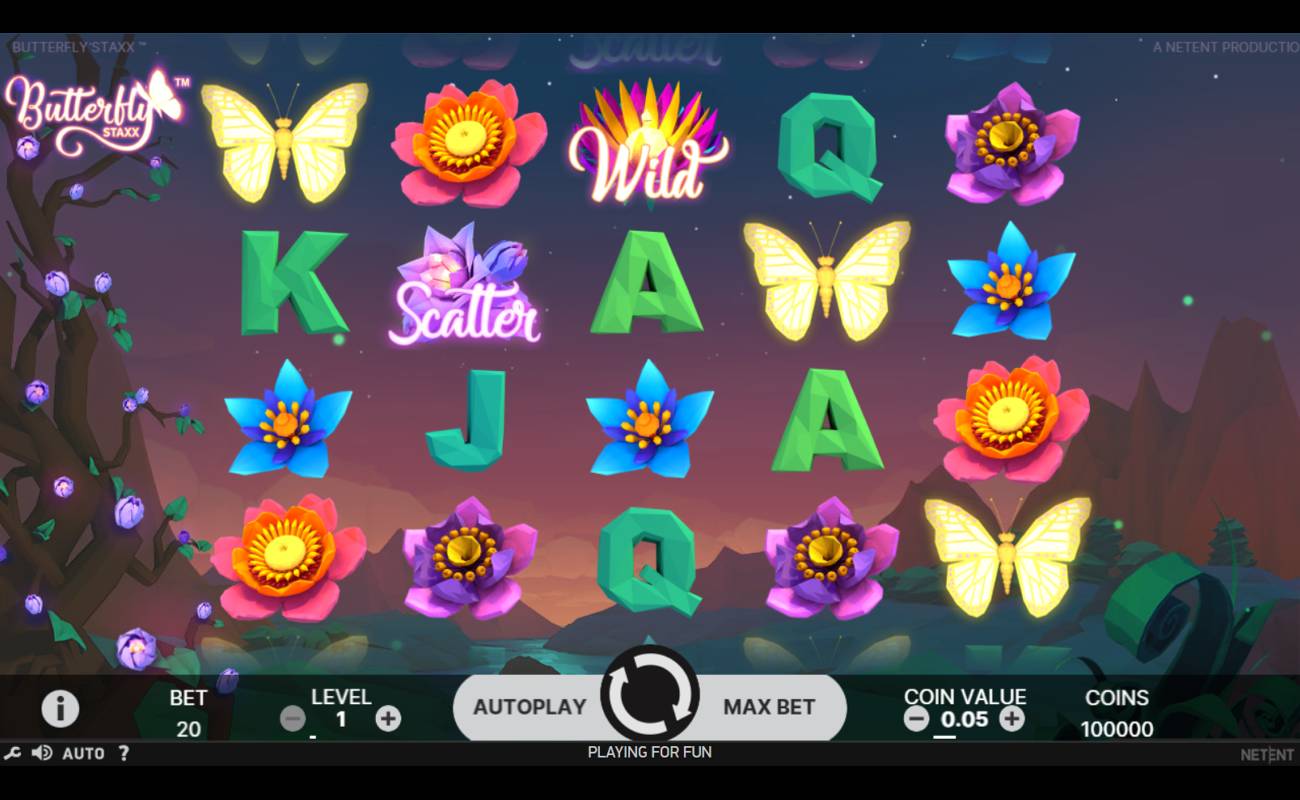The image size is (1300, 800).
Task: Open help using the question mark icon
Action: (122, 753)
